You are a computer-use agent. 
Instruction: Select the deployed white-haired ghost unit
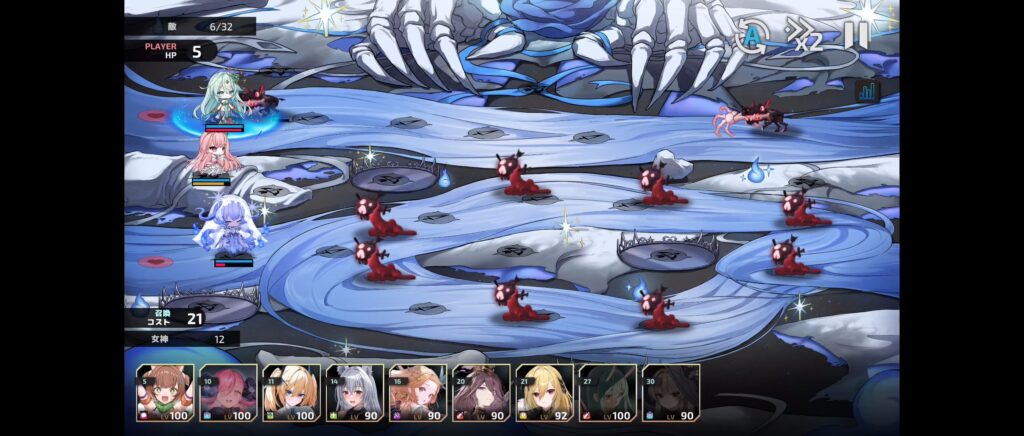(x=231, y=226)
